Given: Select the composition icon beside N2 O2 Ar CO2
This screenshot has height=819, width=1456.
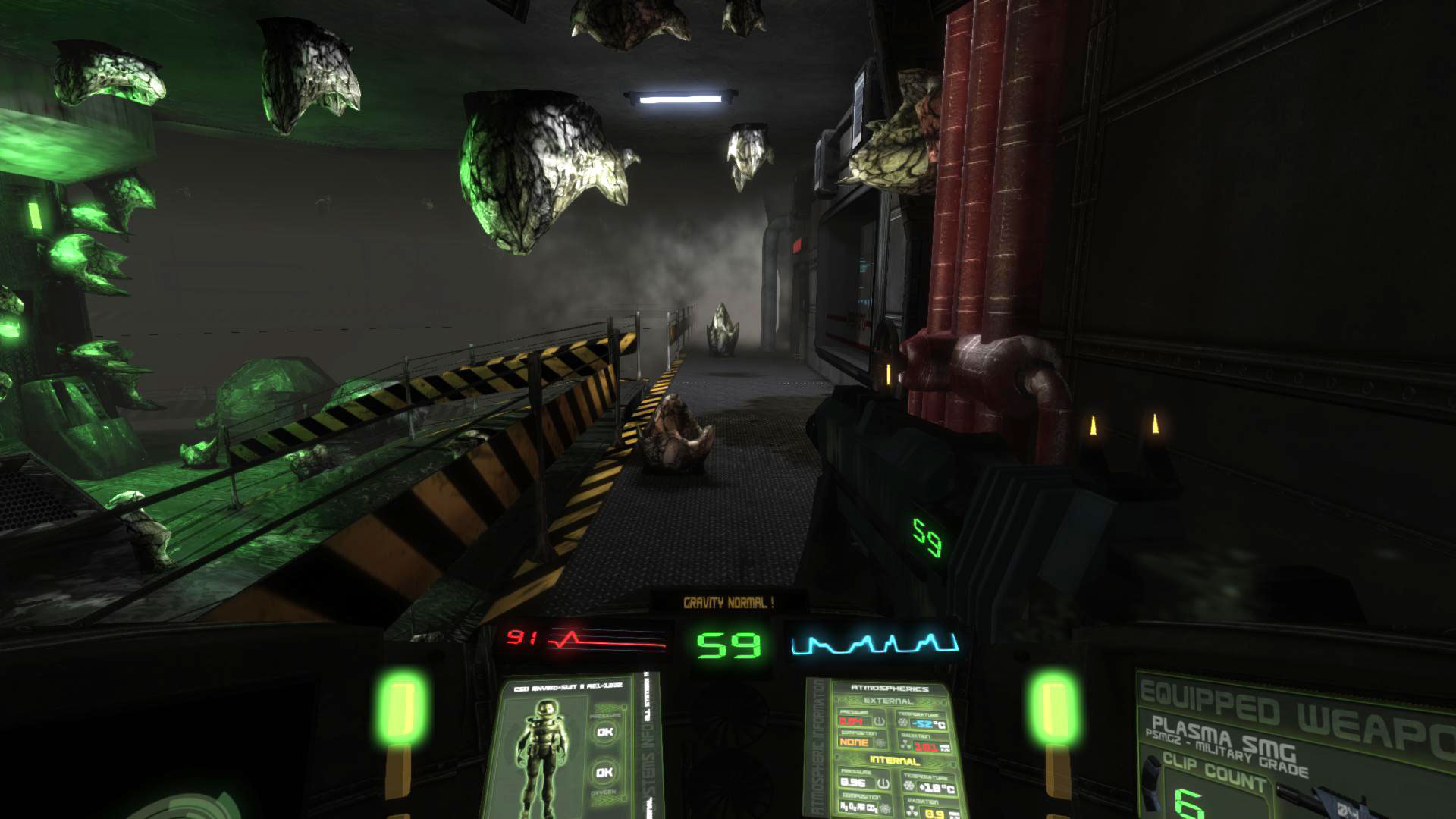Looking at the screenshot, I should pos(884,808).
